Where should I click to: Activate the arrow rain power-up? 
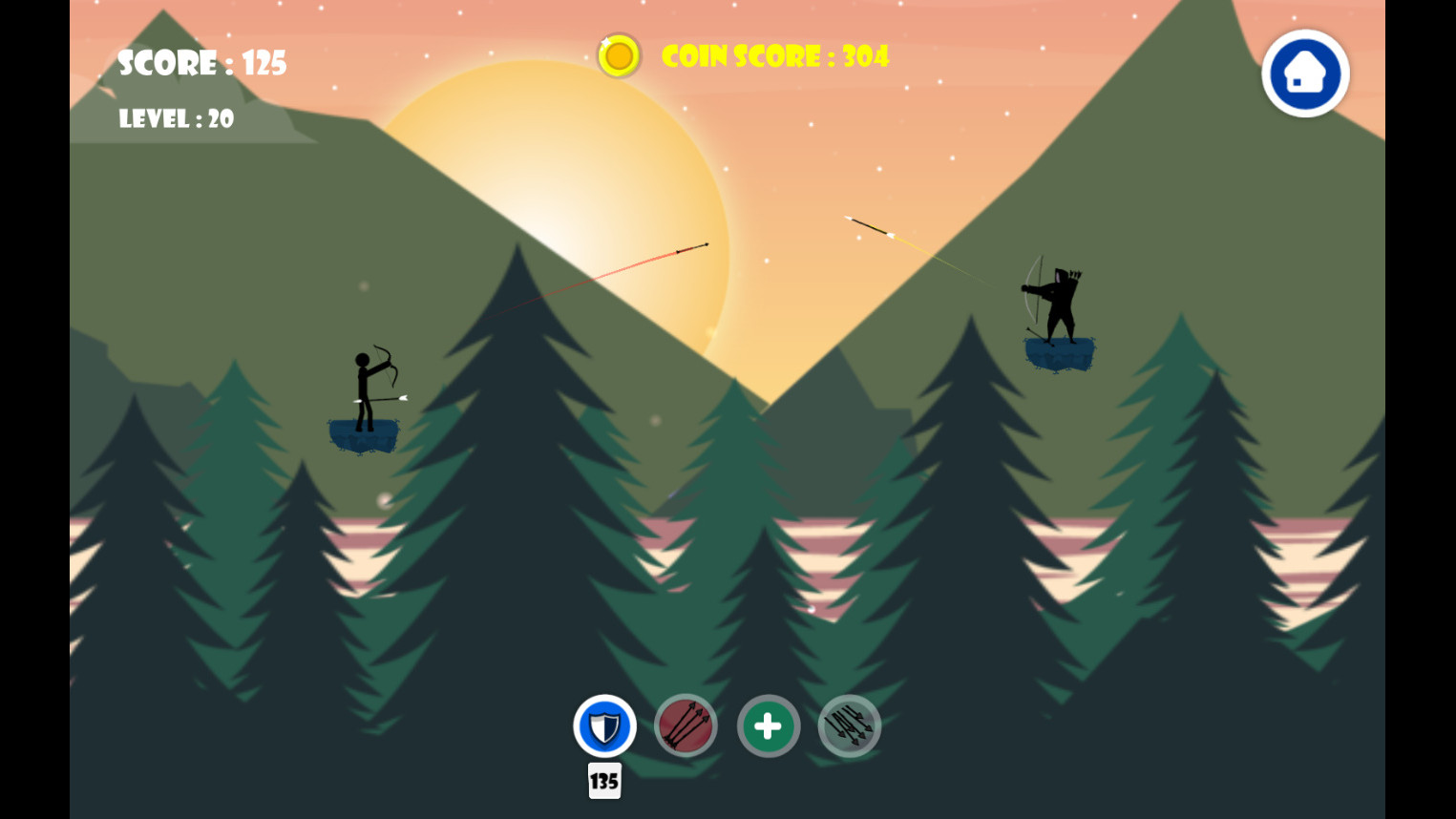[x=849, y=726]
